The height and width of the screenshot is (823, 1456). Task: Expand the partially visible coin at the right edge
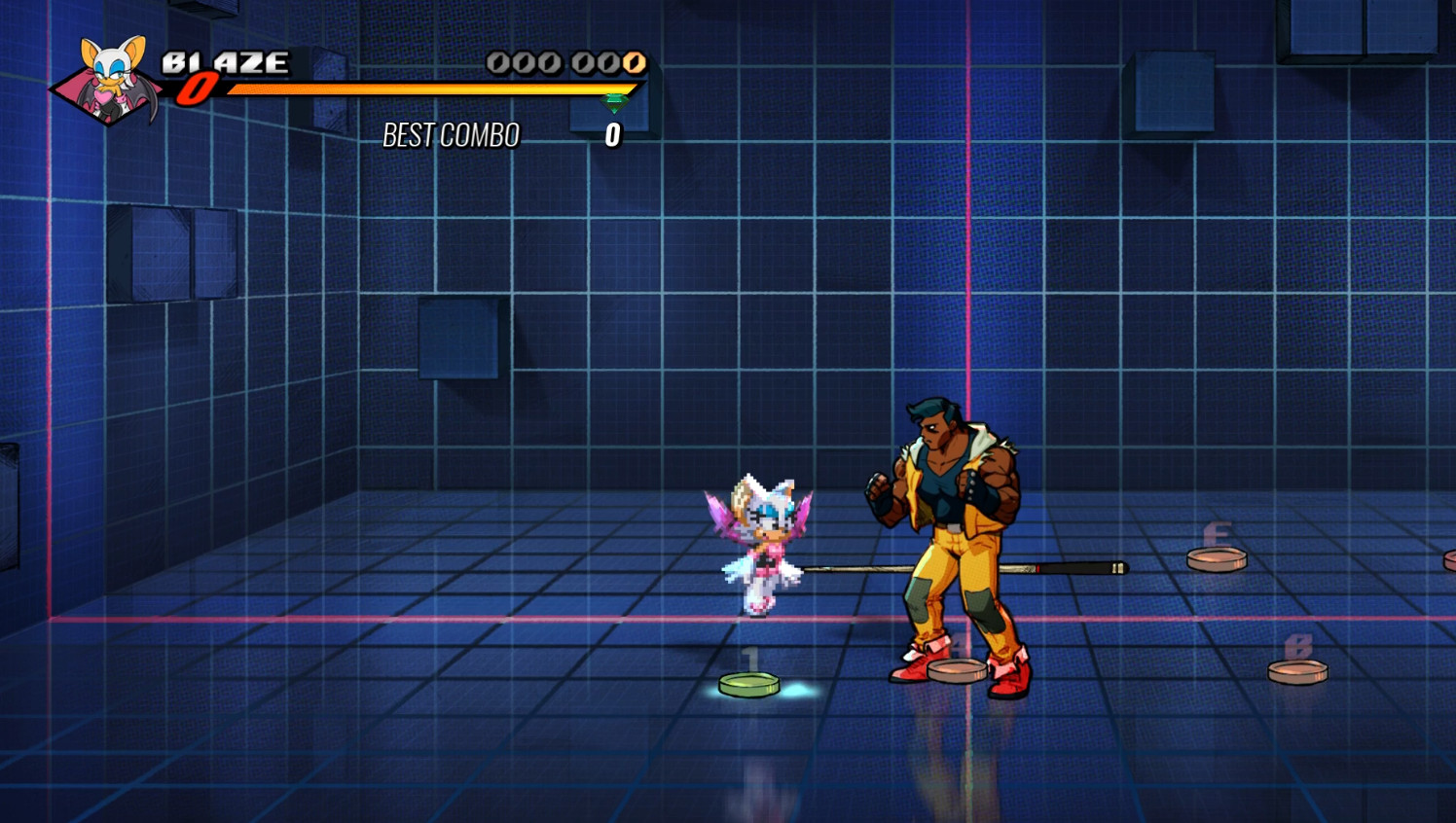point(1449,557)
